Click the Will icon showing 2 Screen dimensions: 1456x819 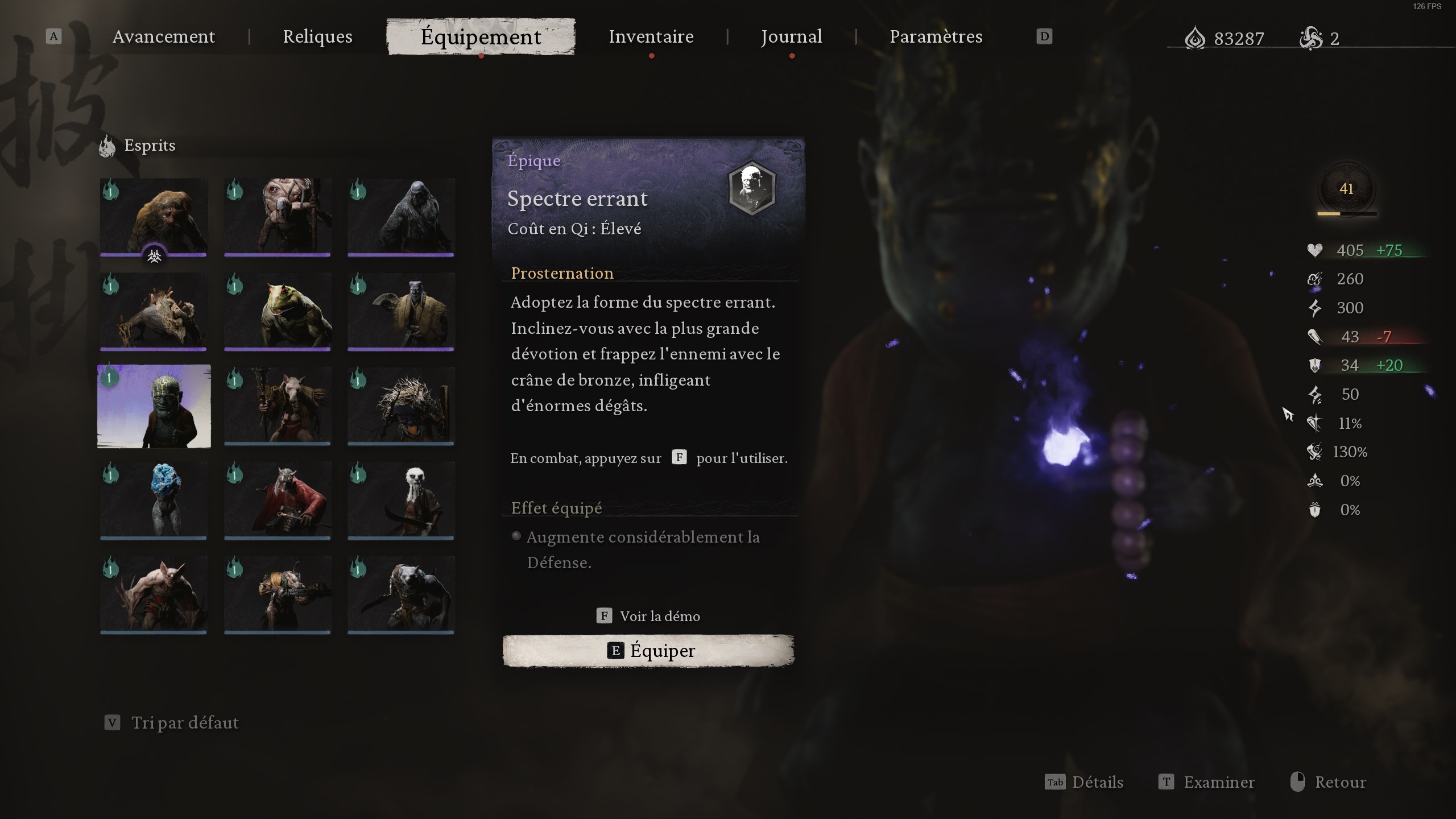pyautogui.click(x=1314, y=39)
